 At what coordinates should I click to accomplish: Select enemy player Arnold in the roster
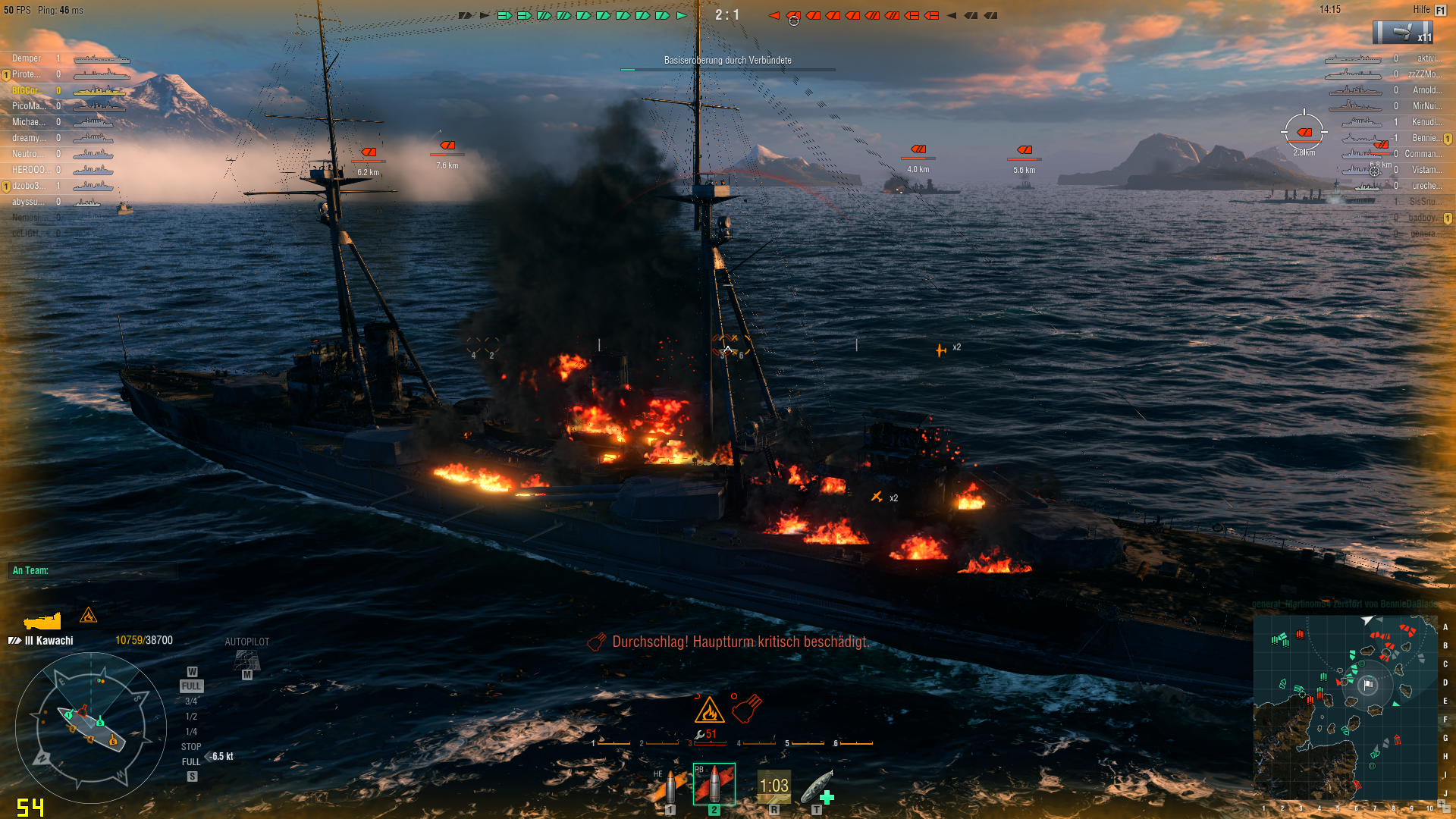1426,90
